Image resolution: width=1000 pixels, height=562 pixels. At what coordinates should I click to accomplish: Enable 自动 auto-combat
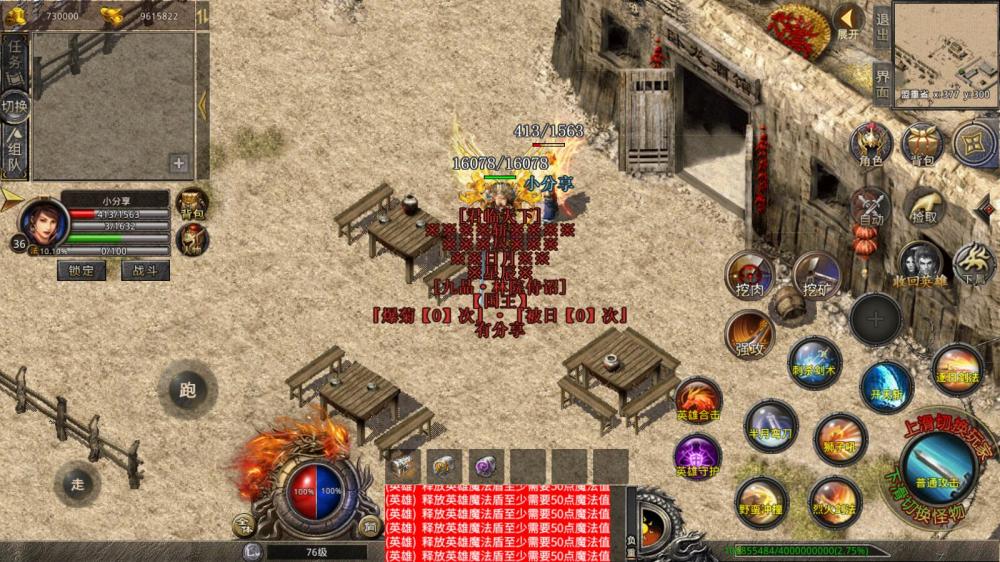click(x=870, y=207)
